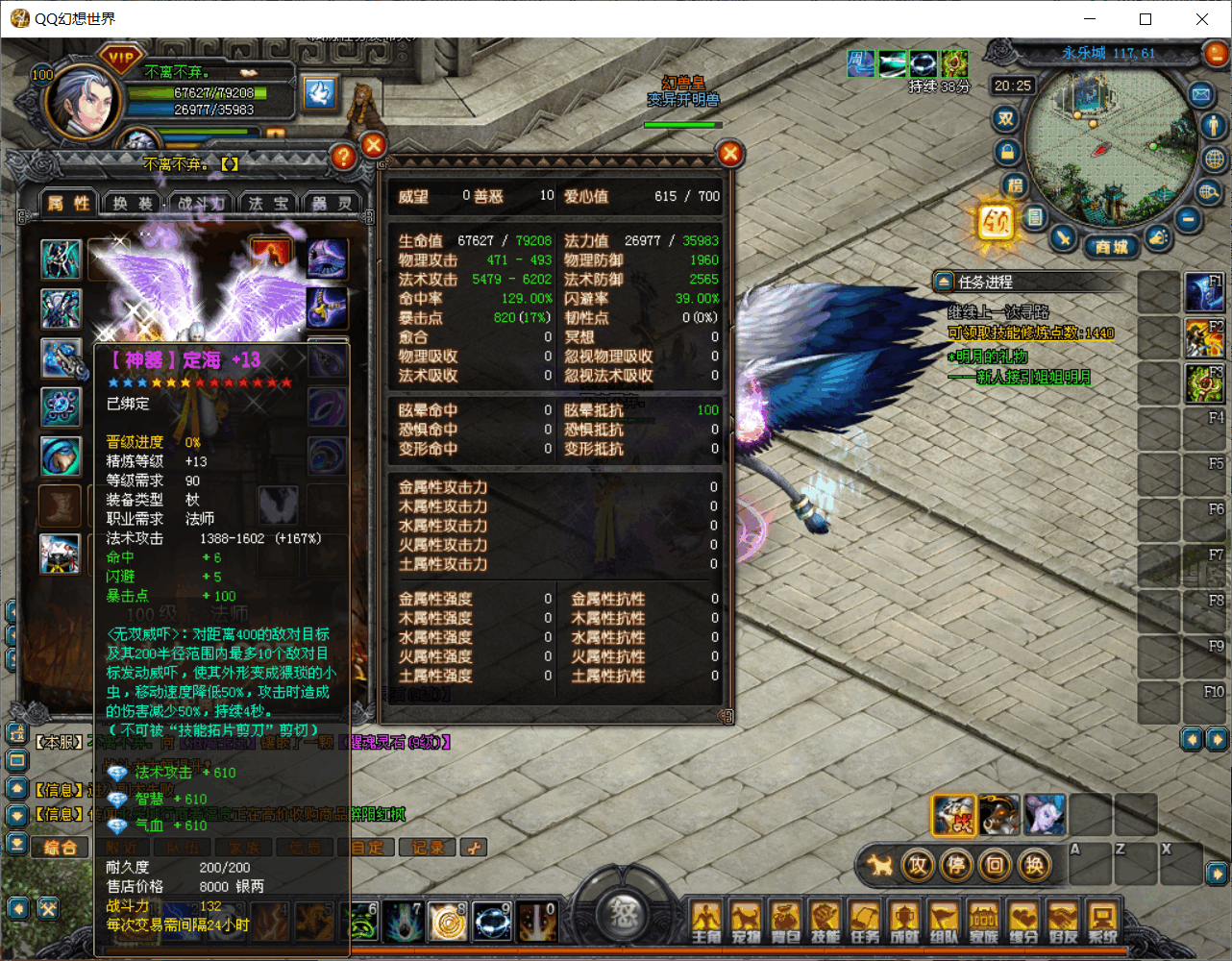Click the pet 停 stop command

point(956,866)
